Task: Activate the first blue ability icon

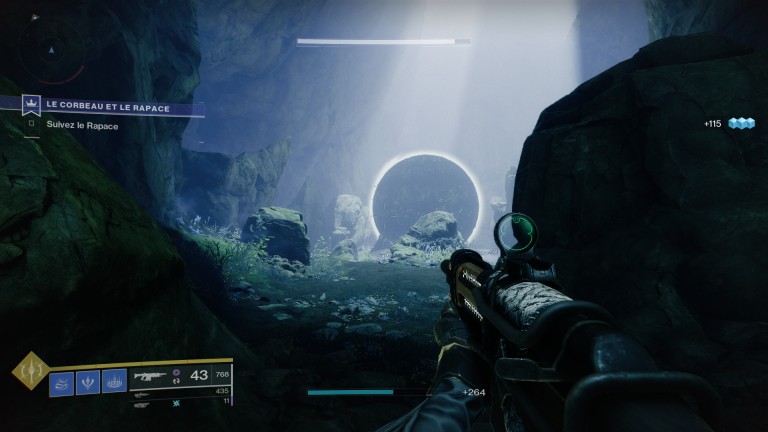Action: point(62,382)
